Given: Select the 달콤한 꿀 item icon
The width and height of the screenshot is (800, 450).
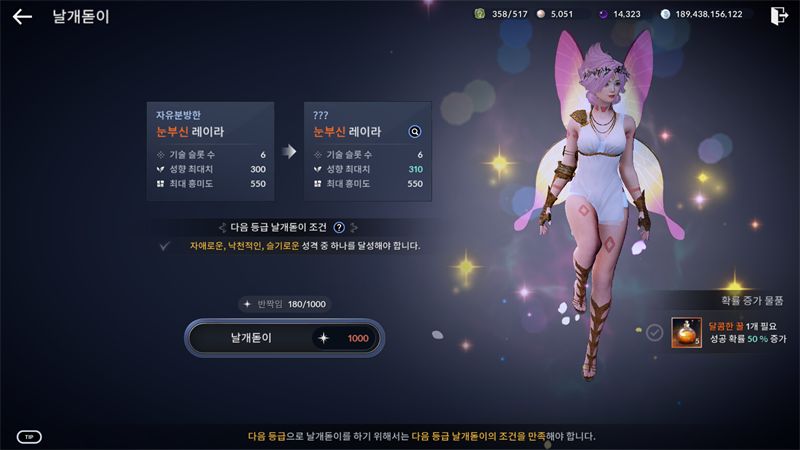Looking at the screenshot, I should click(x=686, y=332).
